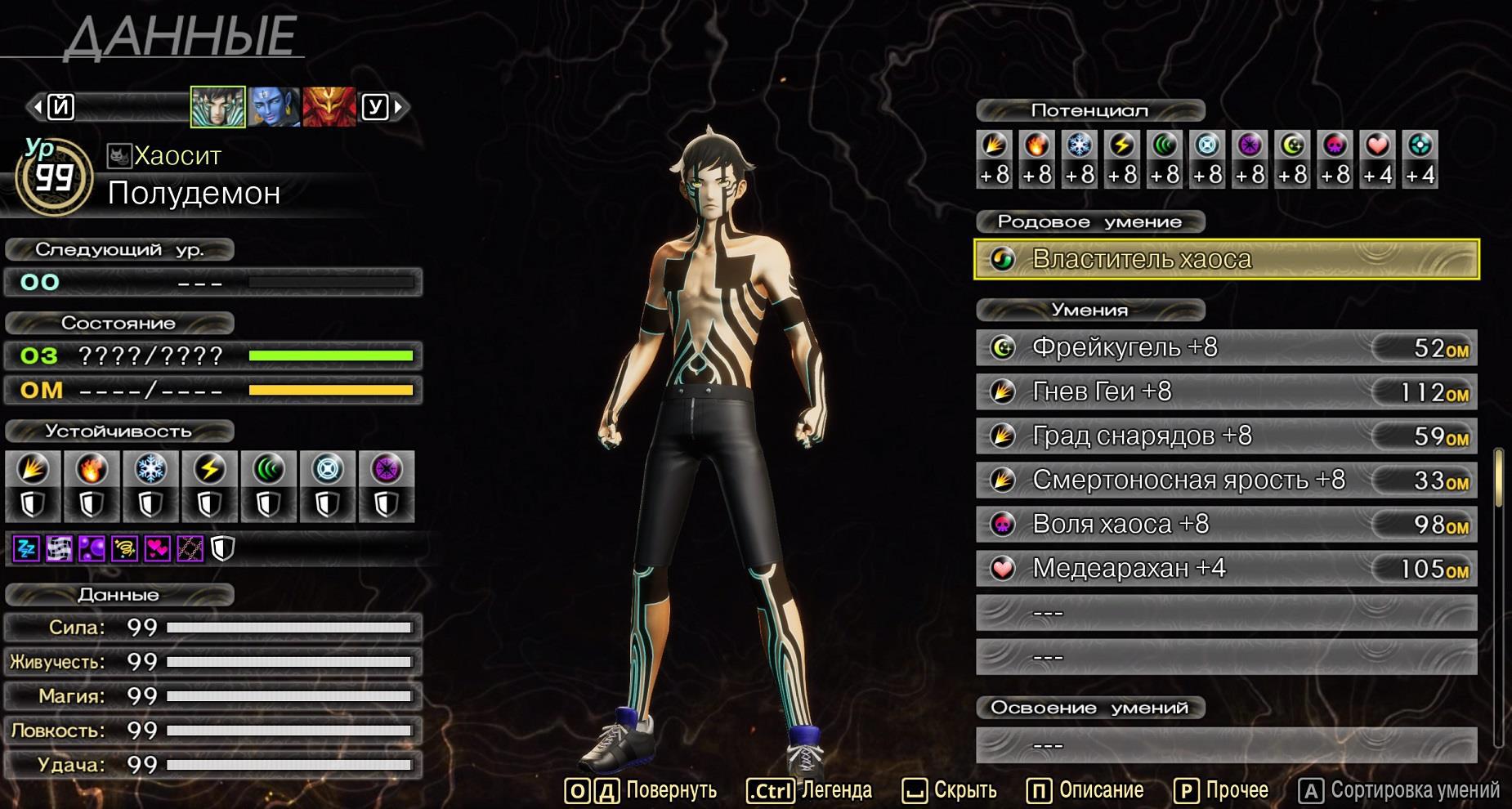The height and width of the screenshot is (809, 1512).
Task: Choose the Воля хаоса +8 skill
Action: coord(1226,525)
